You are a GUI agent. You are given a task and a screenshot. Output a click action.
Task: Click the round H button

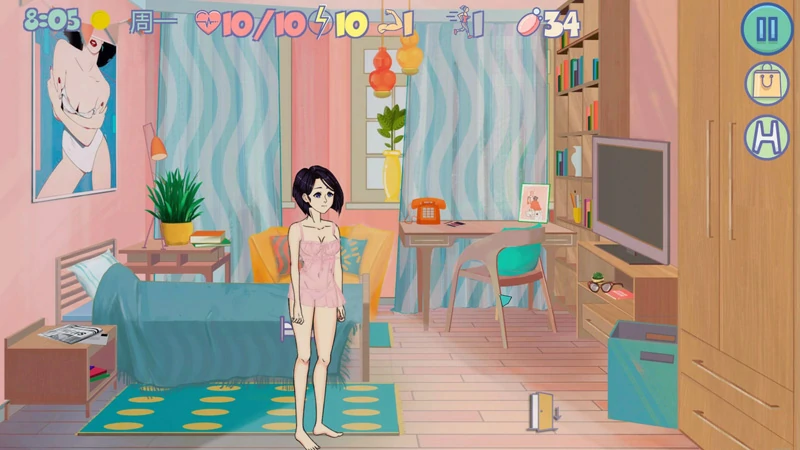pyautogui.click(x=767, y=137)
